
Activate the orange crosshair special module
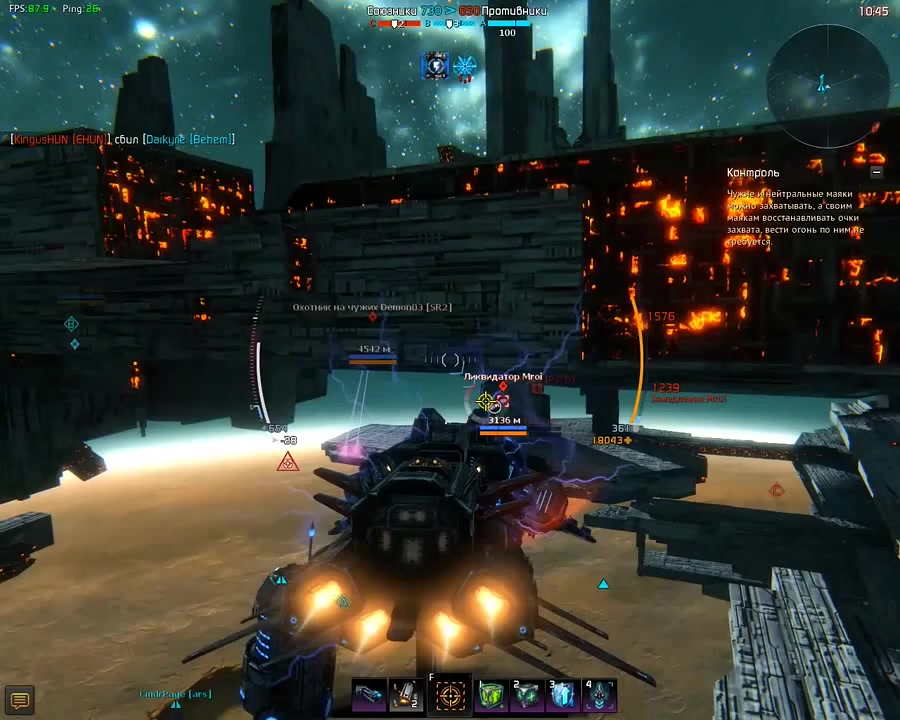pos(450,695)
